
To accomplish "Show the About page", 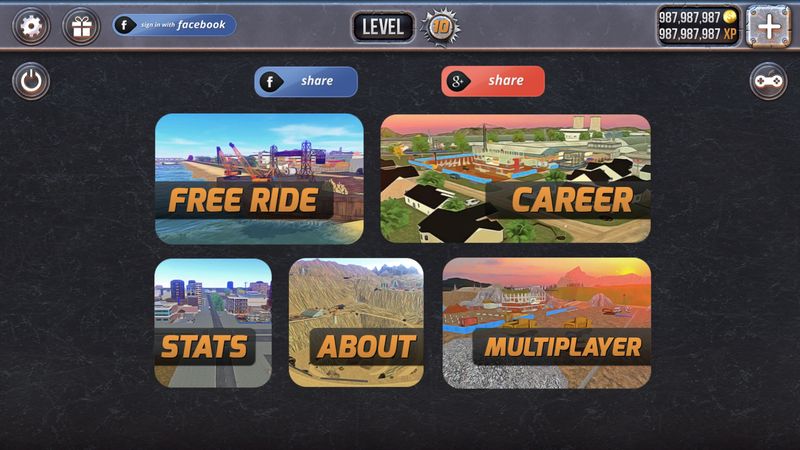I will click(x=356, y=322).
